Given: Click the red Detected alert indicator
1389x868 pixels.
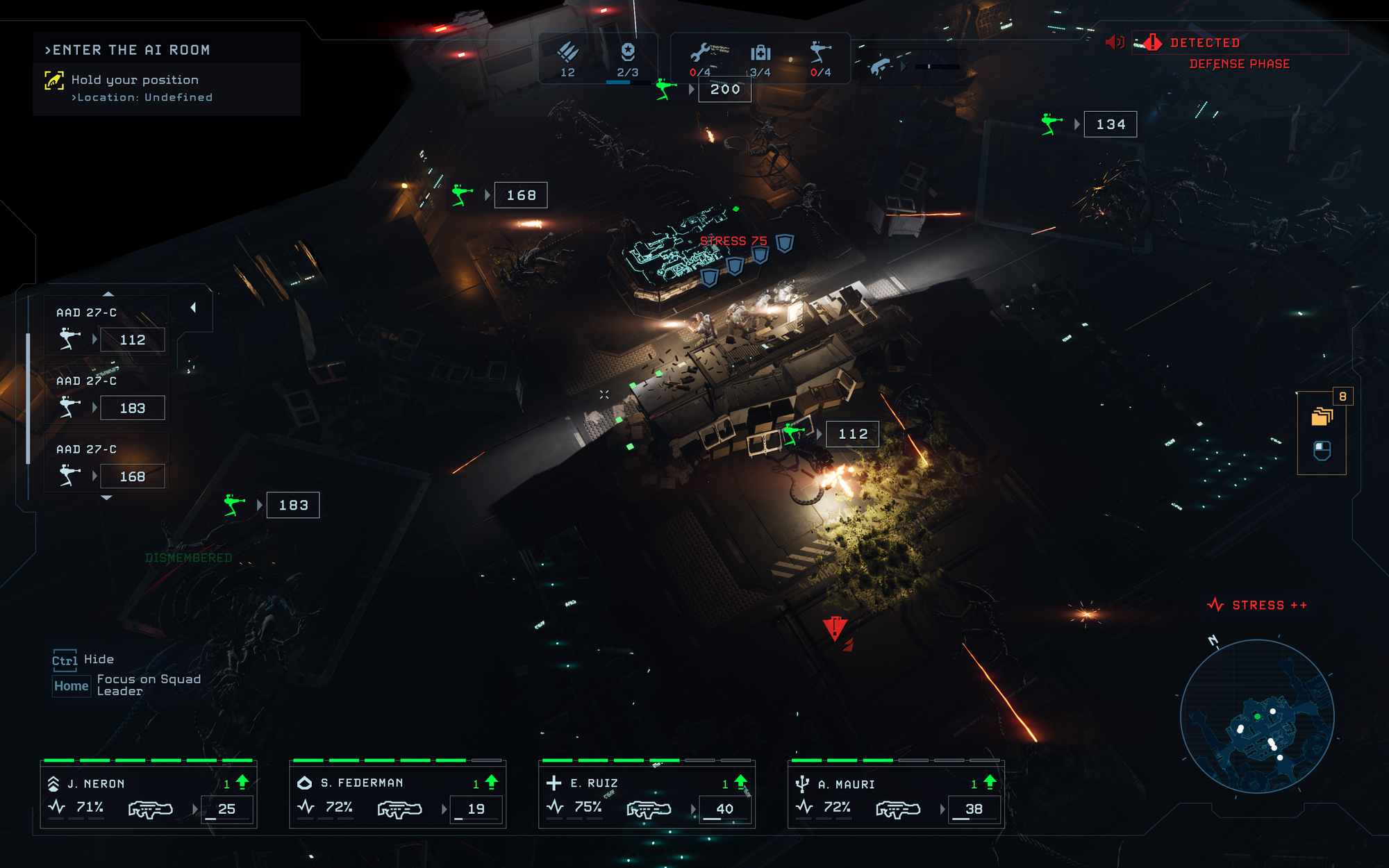Looking at the screenshot, I should (1205, 43).
